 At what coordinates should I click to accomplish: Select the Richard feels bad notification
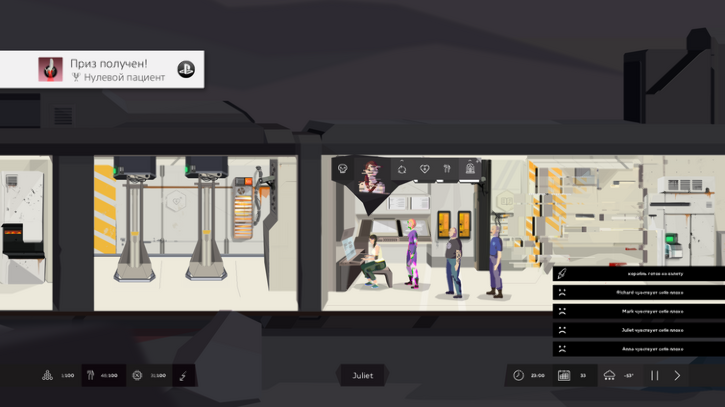pyautogui.click(x=639, y=292)
